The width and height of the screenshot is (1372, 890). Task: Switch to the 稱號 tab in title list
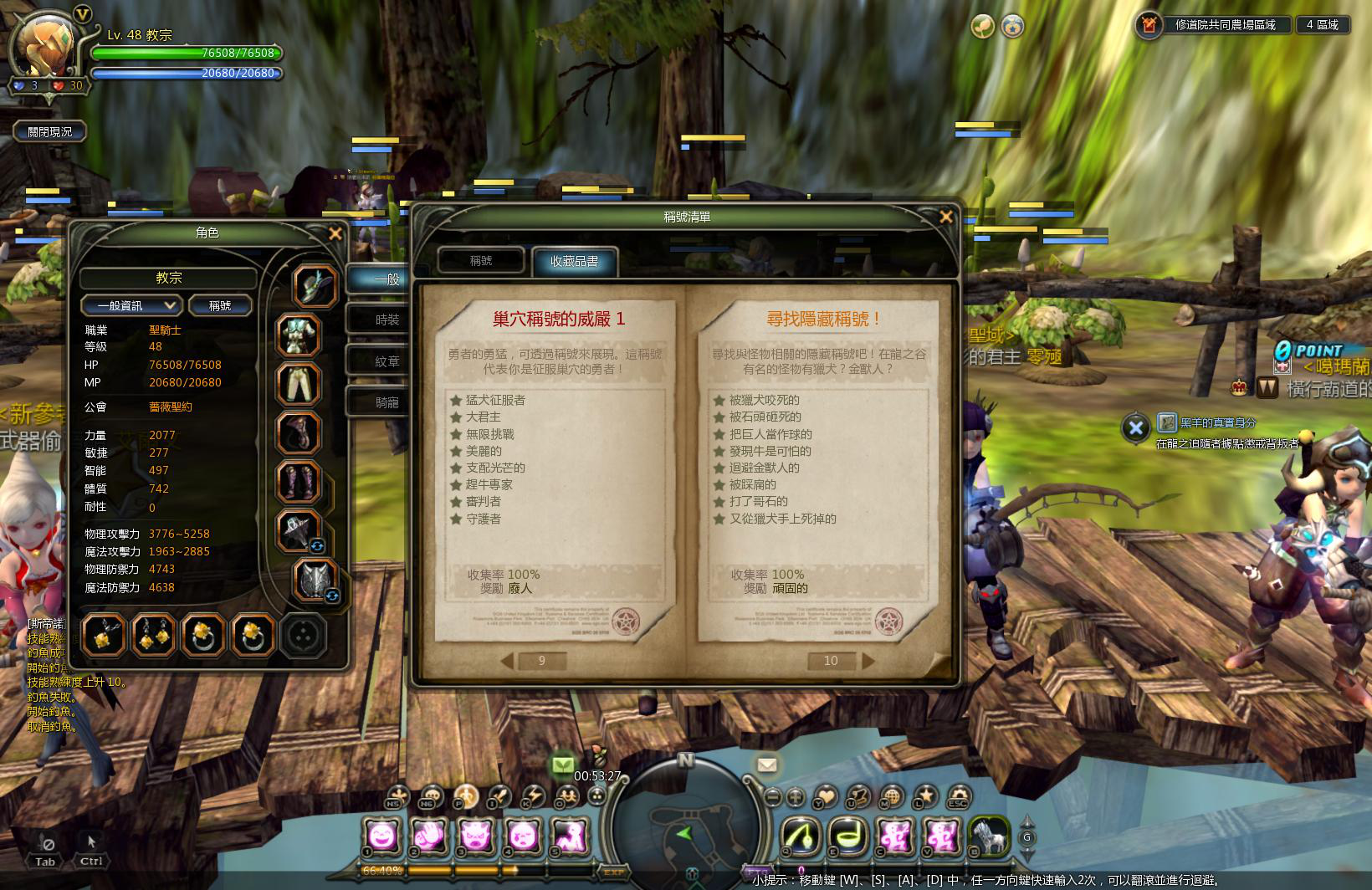[481, 261]
